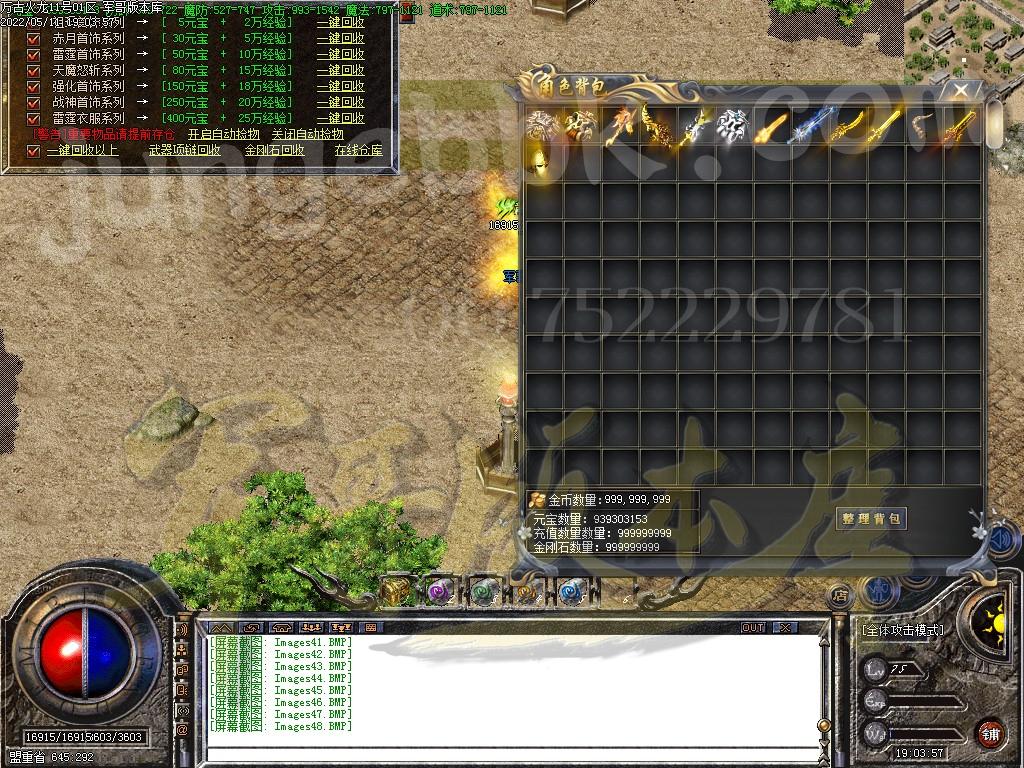The image size is (1024, 768).
Task: Toggle the 天魔怒斩系列 checkbox
Action: click(x=33, y=70)
